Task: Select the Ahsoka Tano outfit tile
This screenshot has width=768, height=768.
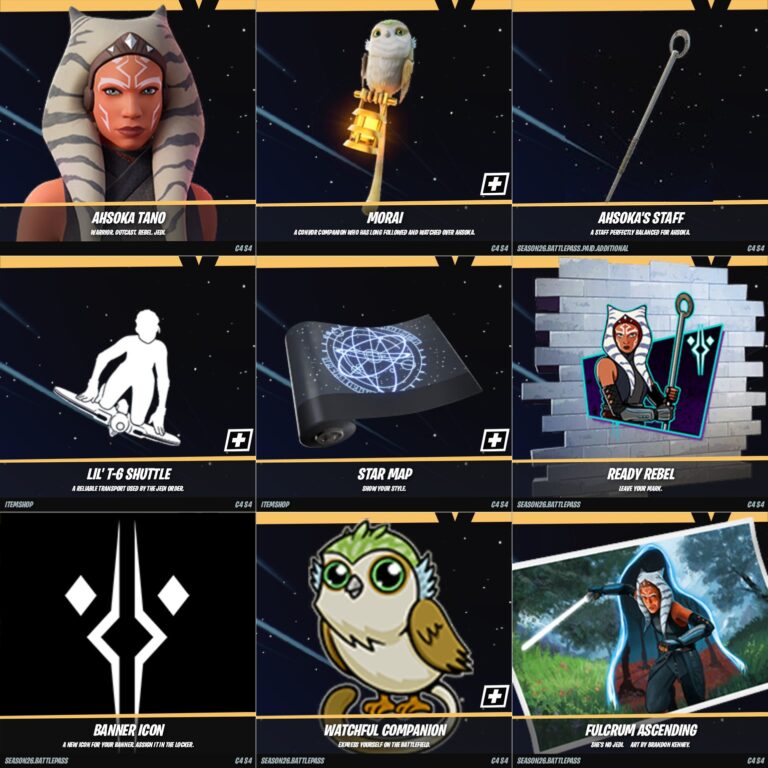Action: point(127,120)
